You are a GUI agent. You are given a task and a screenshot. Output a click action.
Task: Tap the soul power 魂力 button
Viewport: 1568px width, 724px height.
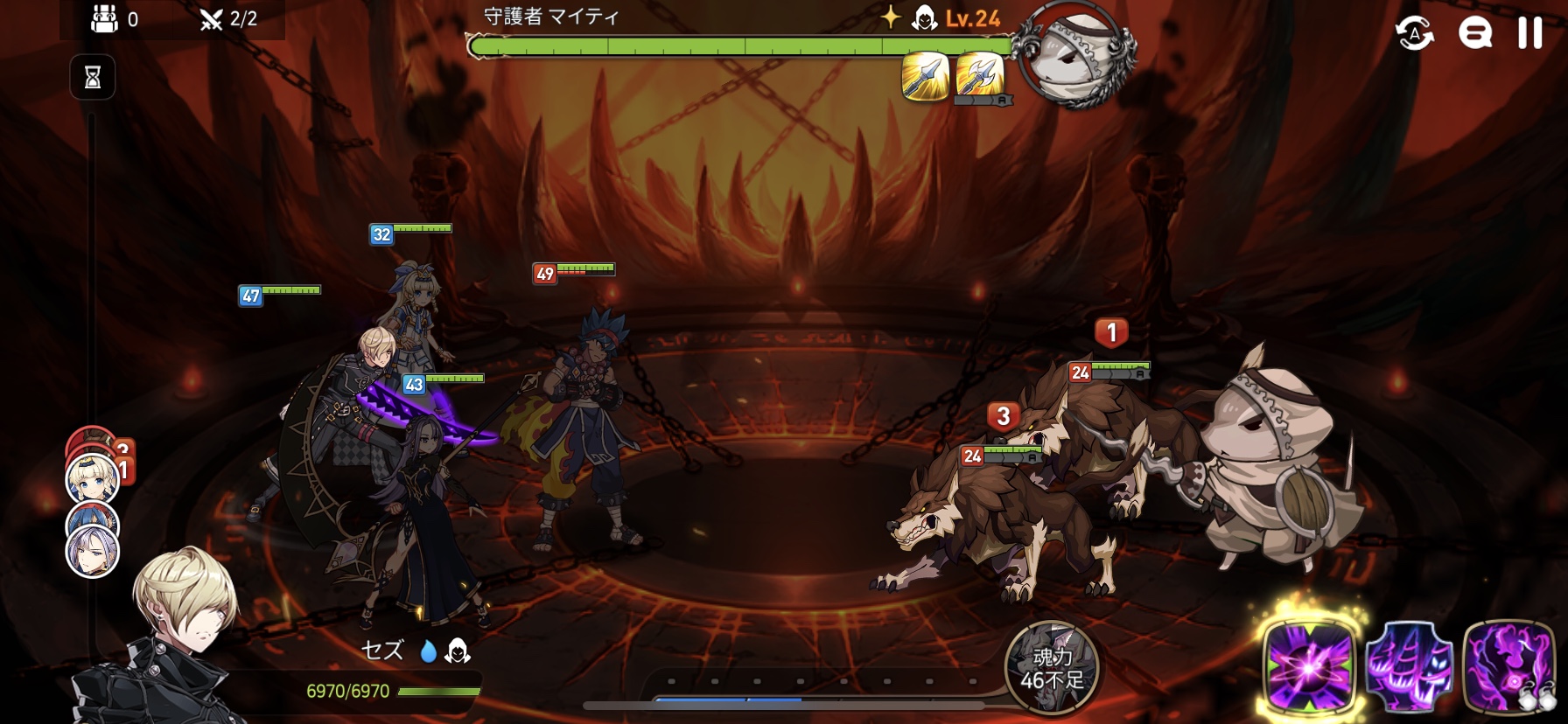(x=1051, y=668)
